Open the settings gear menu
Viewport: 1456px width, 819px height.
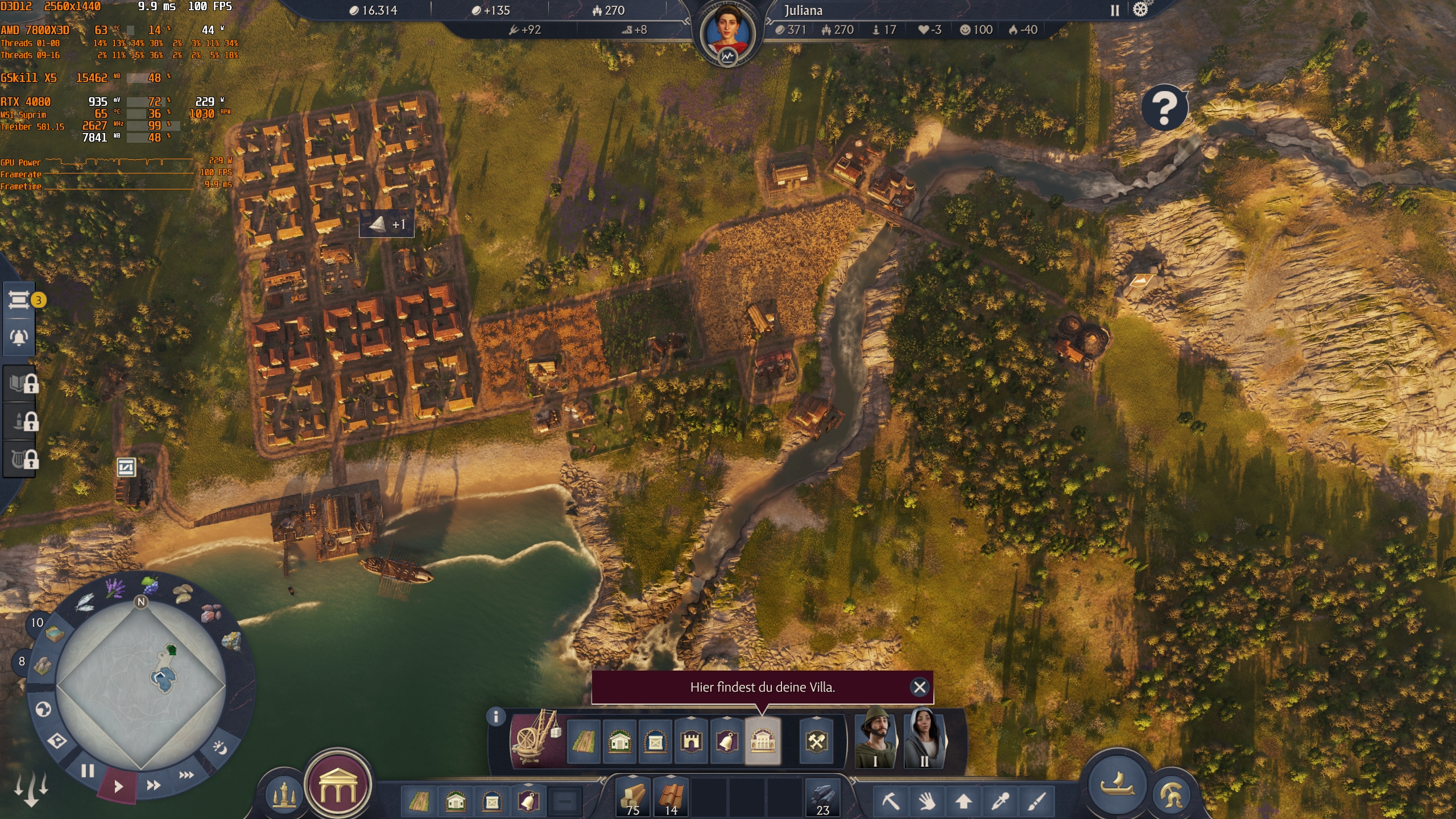coord(1140,10)
